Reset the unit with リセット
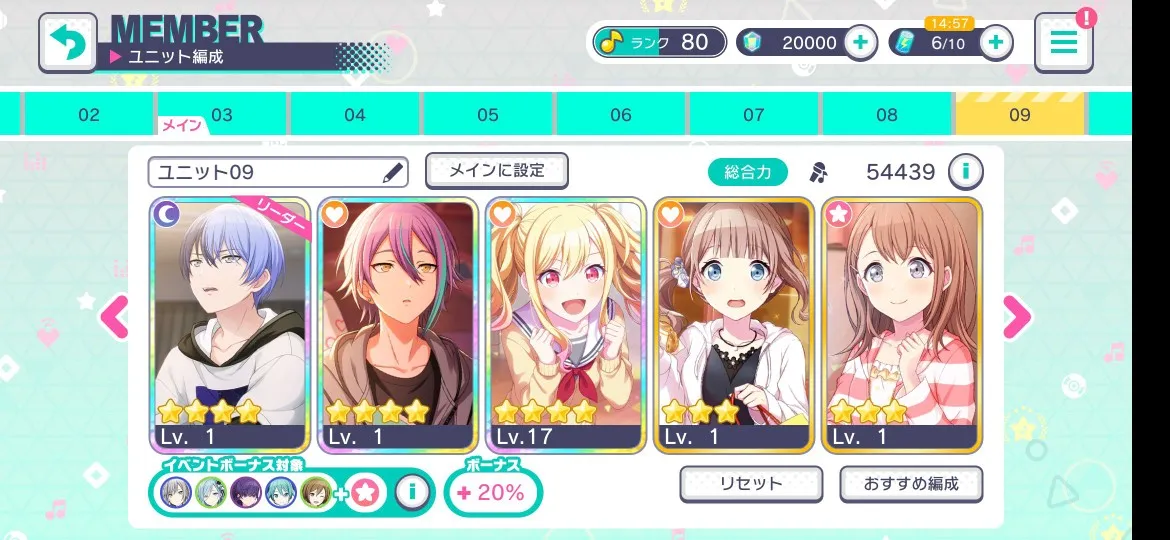Screen dimensions: 1170x540 coord(751,484)
